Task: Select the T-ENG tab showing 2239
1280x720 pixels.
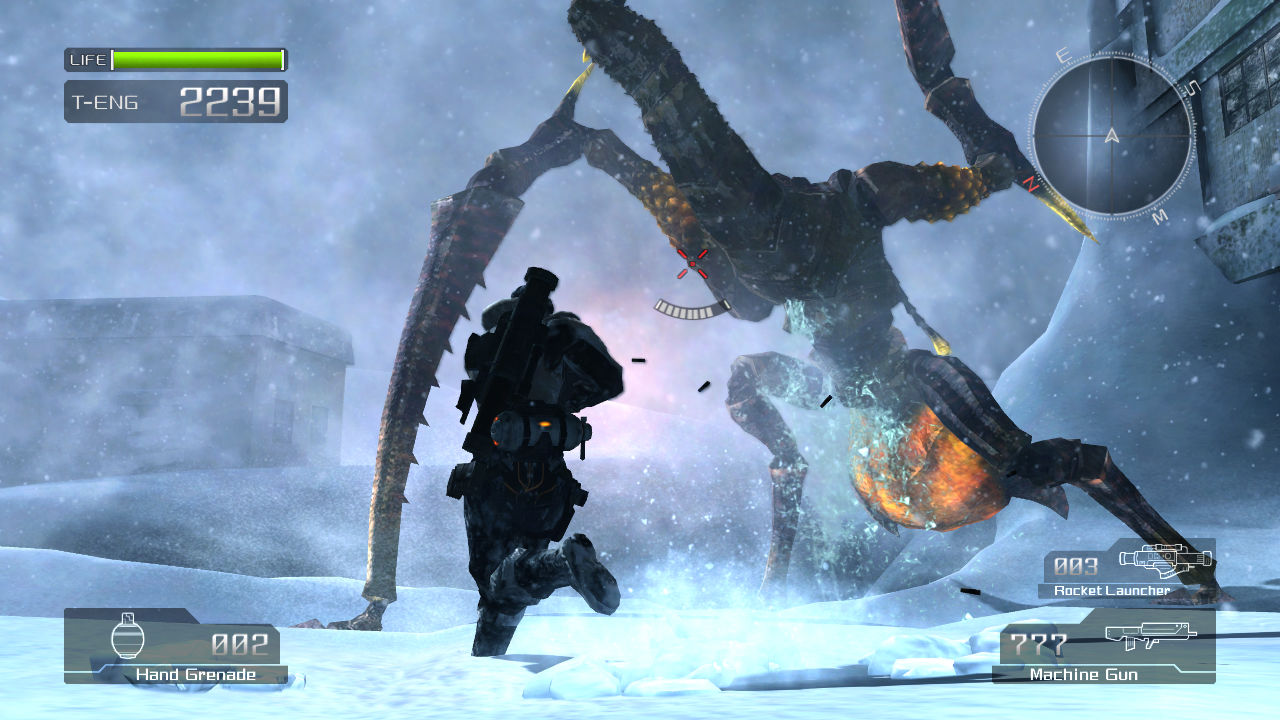Action: click(x=230, y=102)
